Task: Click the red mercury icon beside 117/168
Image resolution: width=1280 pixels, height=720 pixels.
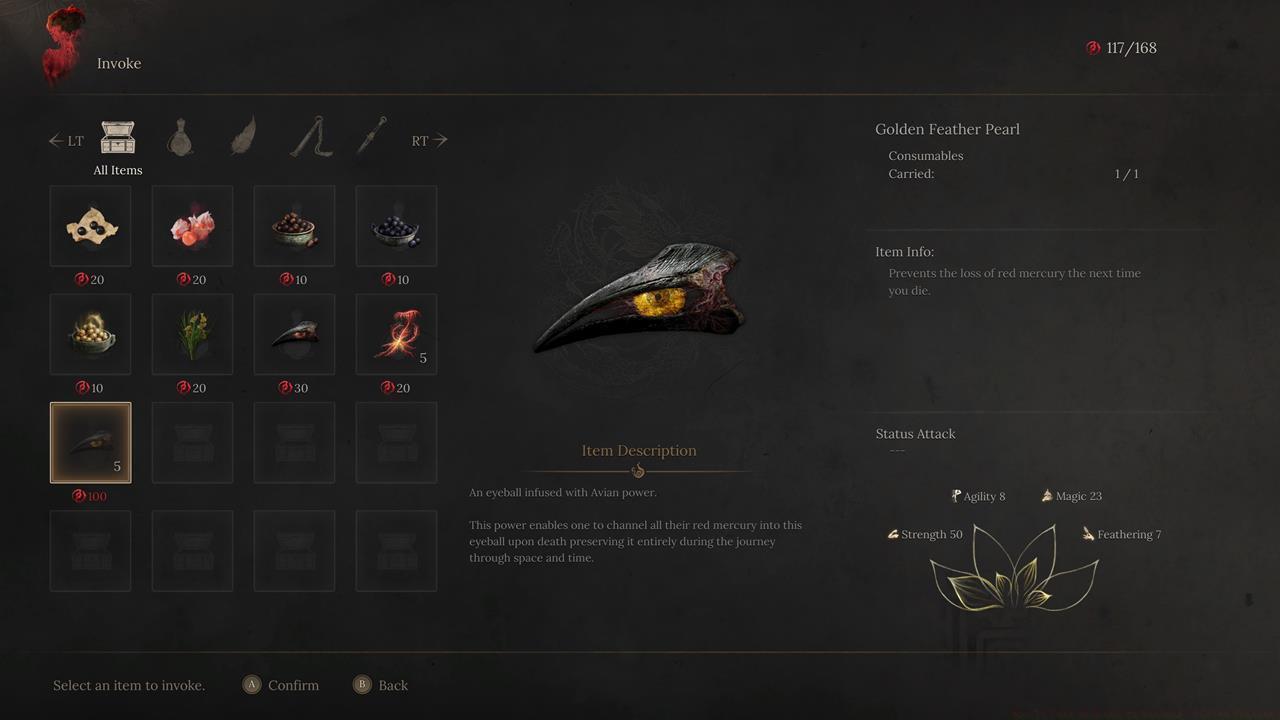Action: (x=1093, y=47)
